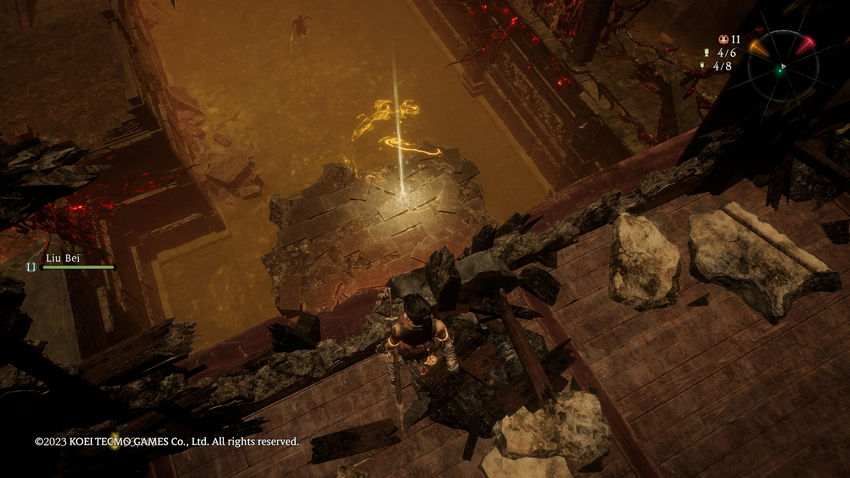850x478 pixels.
Task: Select the orange morale rank icon
Action: coord(722,39)
